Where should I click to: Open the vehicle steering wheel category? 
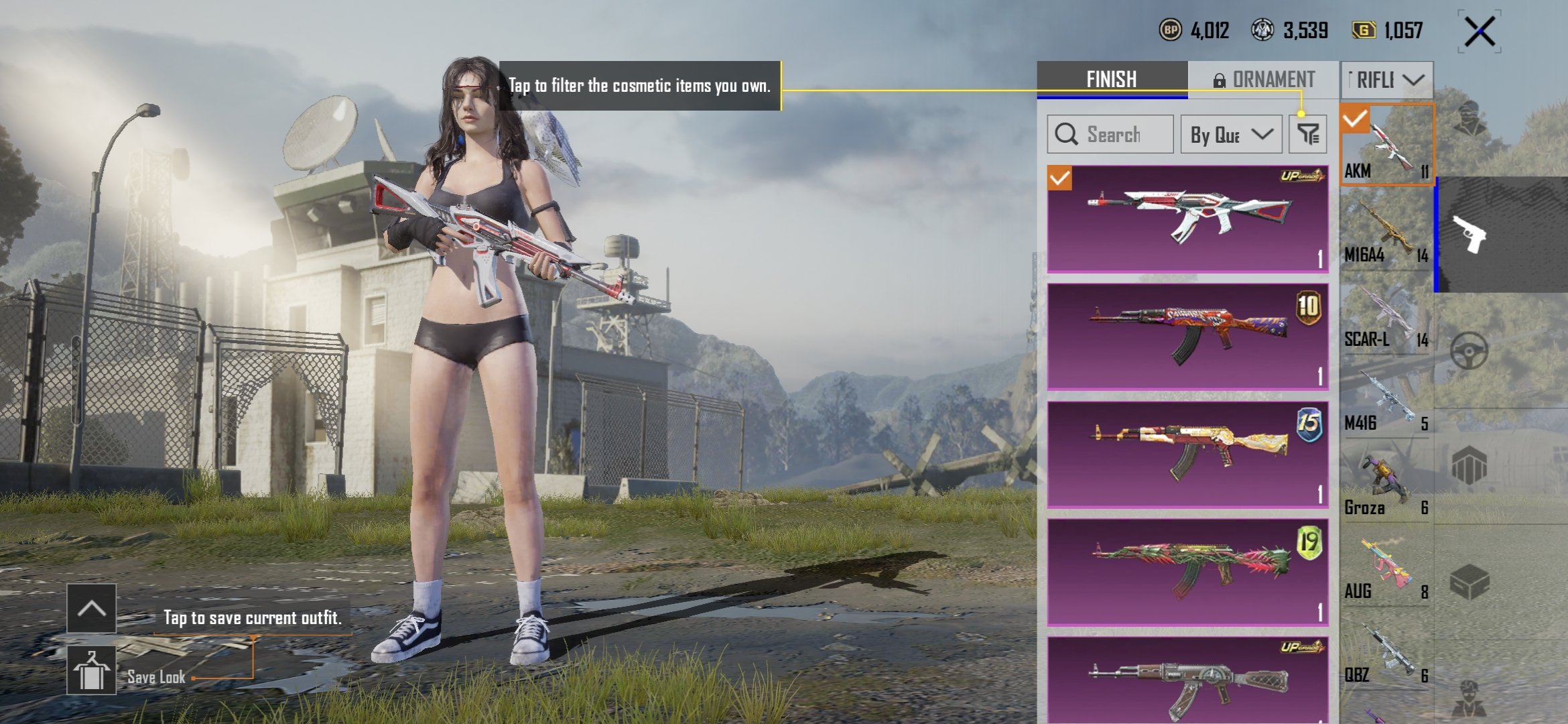1469,351
